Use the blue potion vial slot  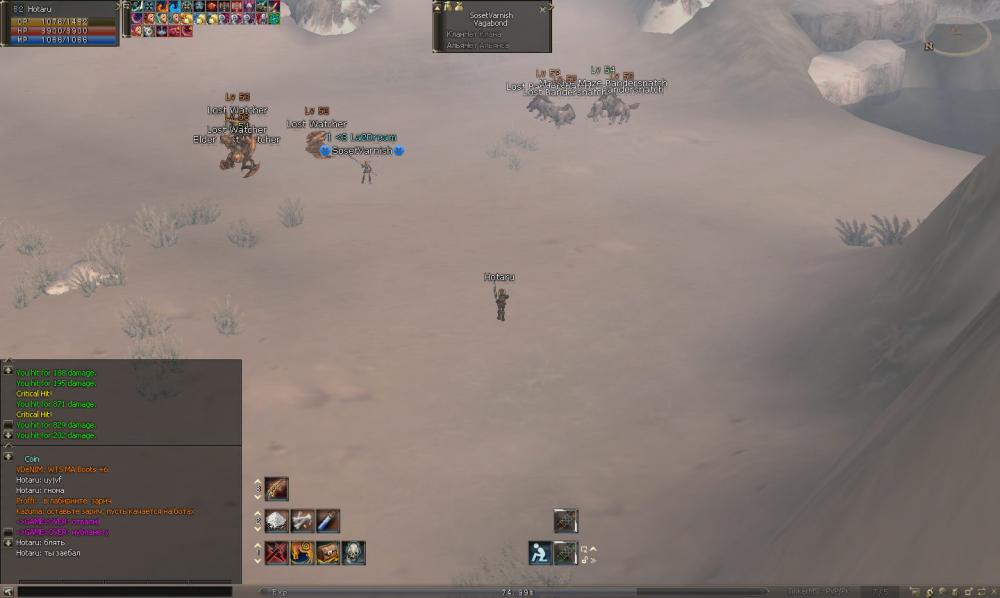(x=327, y=521)
